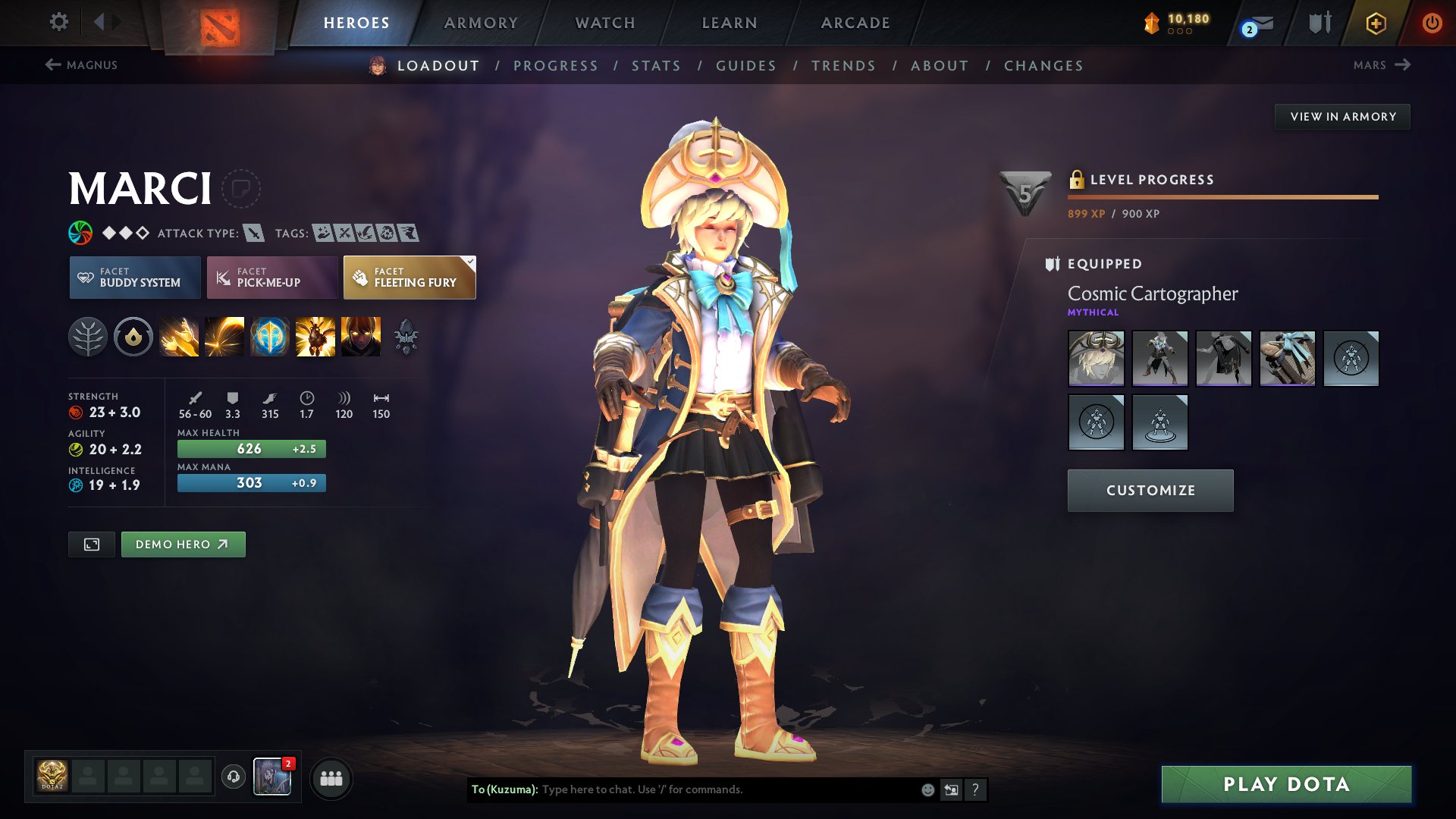Open the settings gear menu

(x=58, y=22)
